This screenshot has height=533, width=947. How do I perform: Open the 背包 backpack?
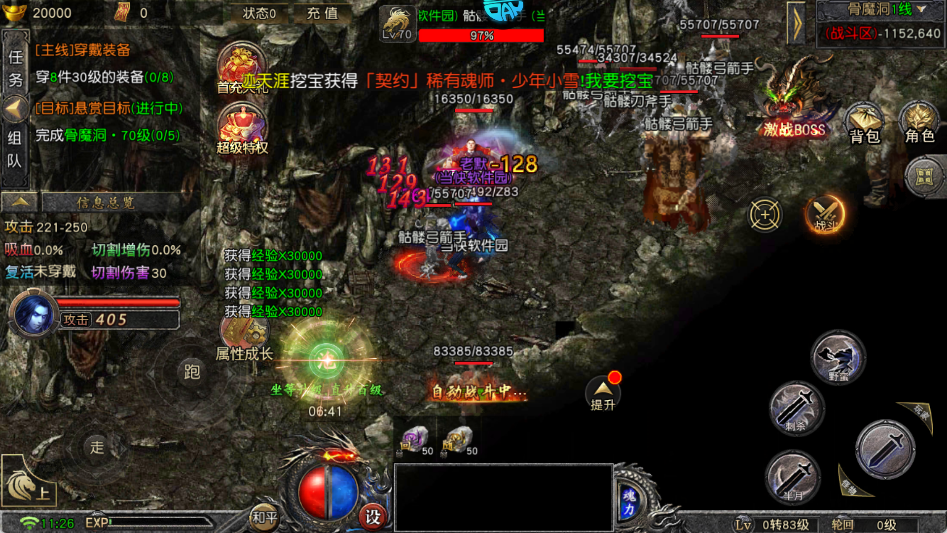point(864,123)
